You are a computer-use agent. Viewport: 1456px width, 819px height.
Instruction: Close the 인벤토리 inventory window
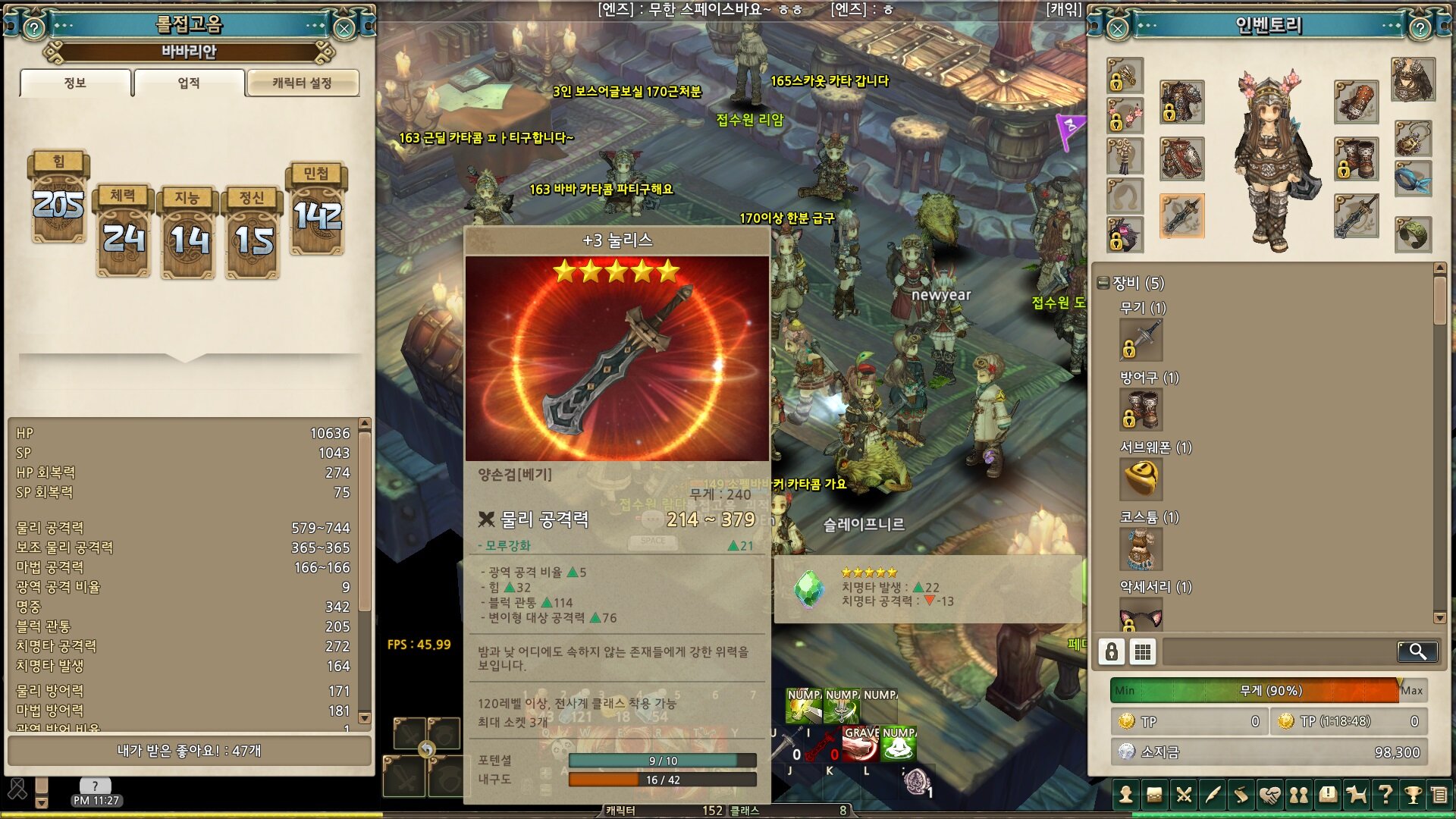pyautogui.click(x=1118, y=29)
